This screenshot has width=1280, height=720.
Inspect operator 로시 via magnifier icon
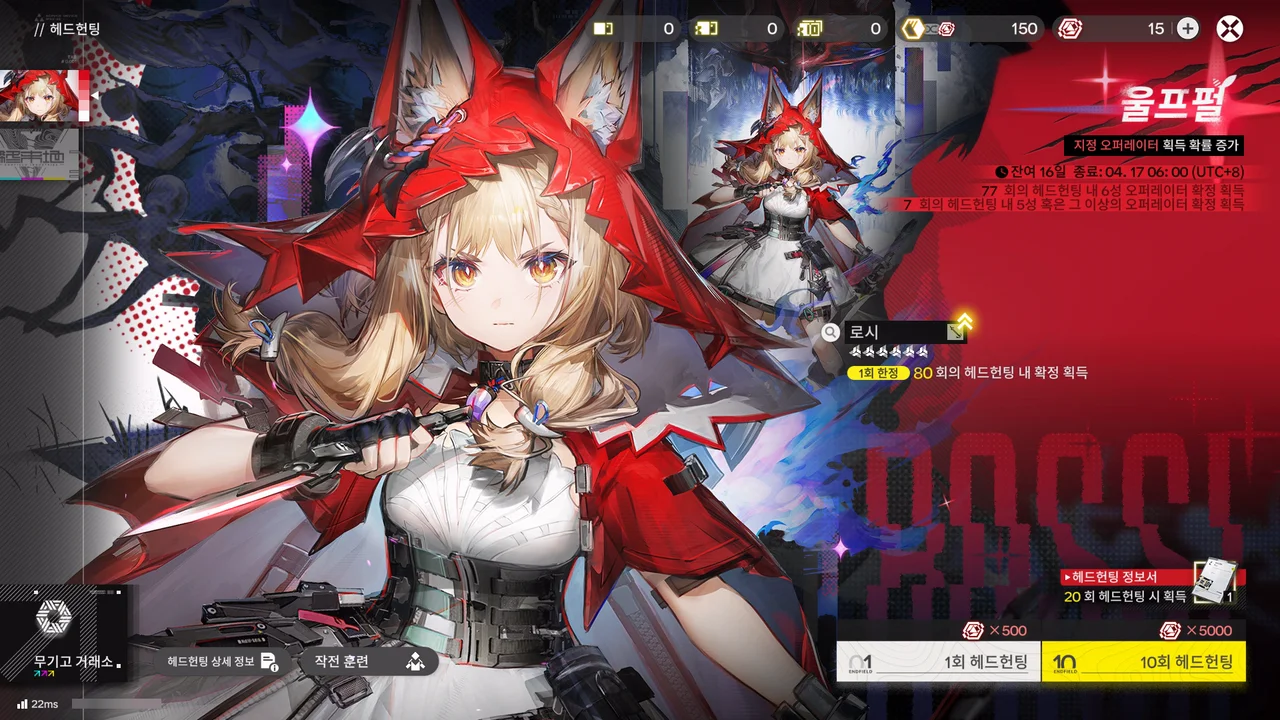point(830,332)
